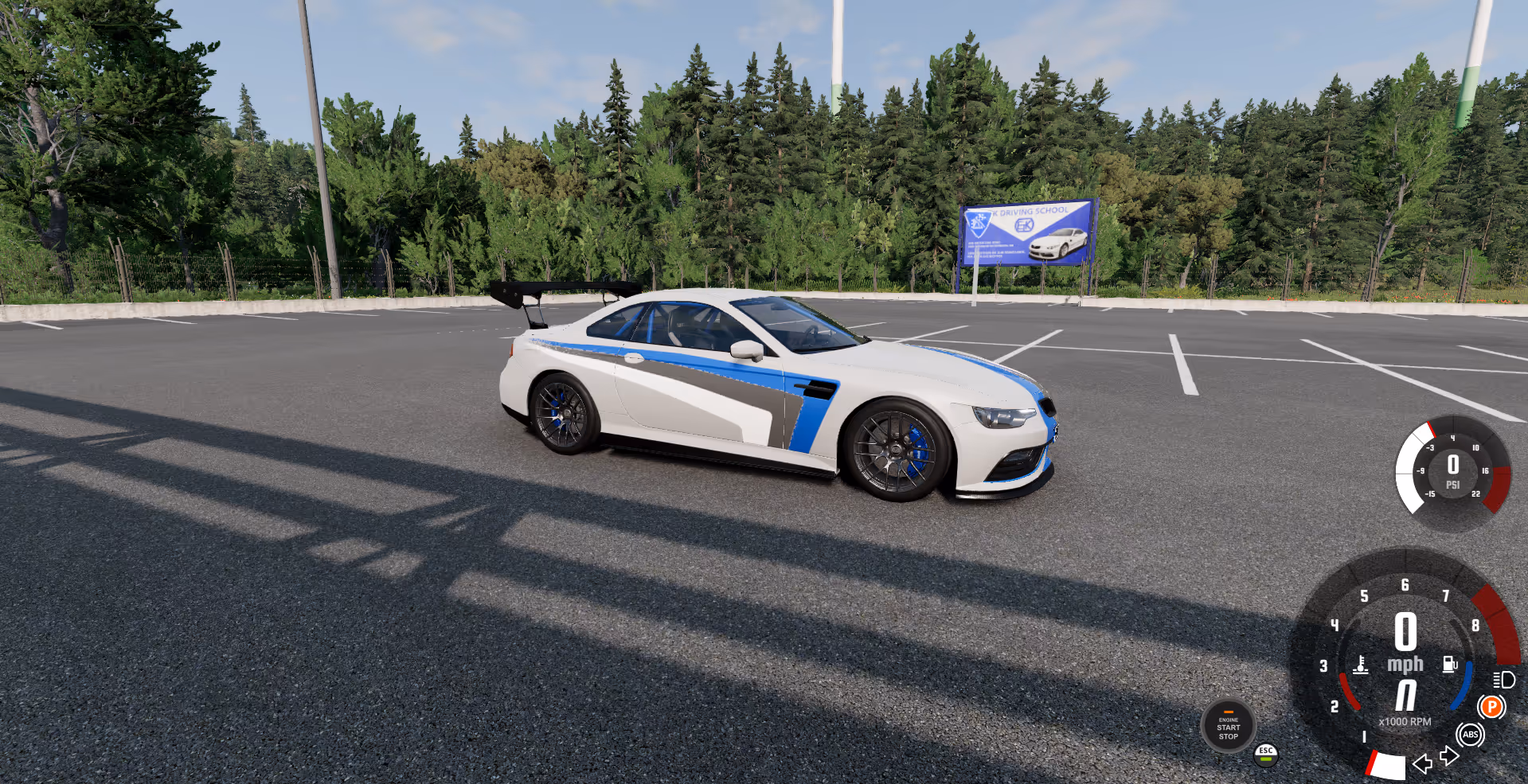The height and width of the screenshot is (784, 1528).
Task: Toggle the ESC stability control button
Action: [1266, 753]
